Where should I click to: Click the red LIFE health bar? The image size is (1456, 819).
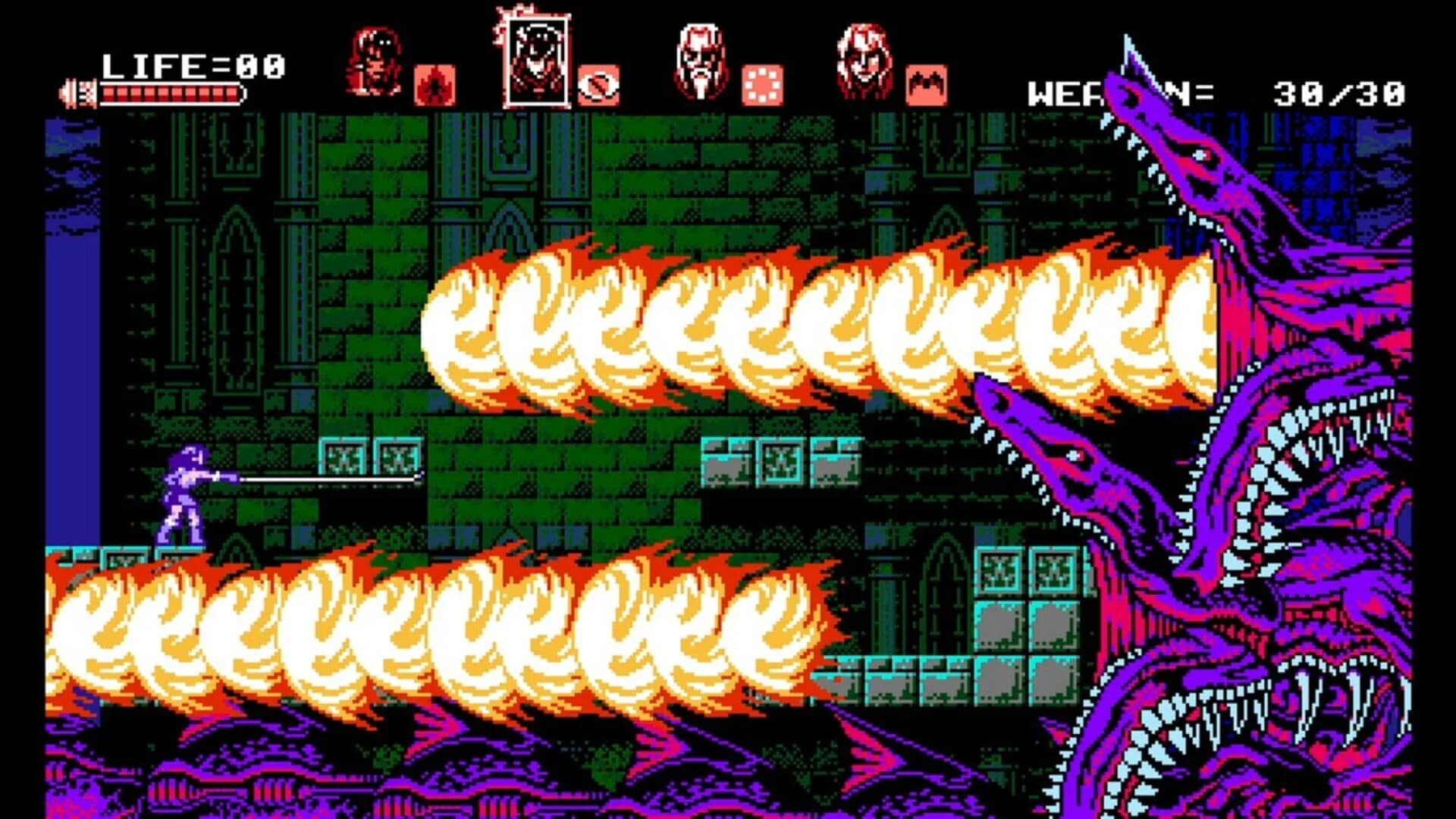point(174,93)
